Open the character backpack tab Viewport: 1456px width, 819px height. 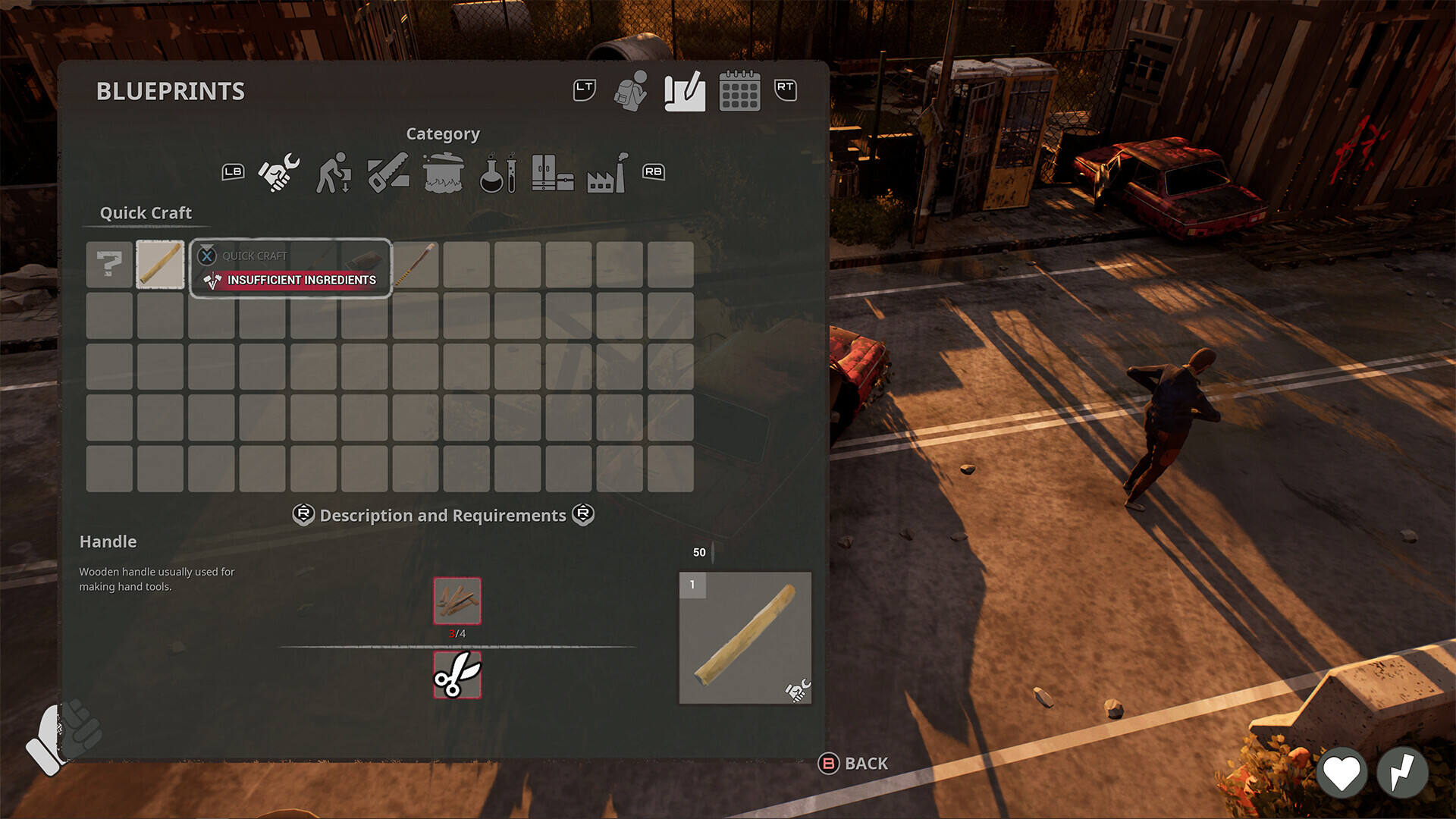pyautogui.click(x=630, y=92)
